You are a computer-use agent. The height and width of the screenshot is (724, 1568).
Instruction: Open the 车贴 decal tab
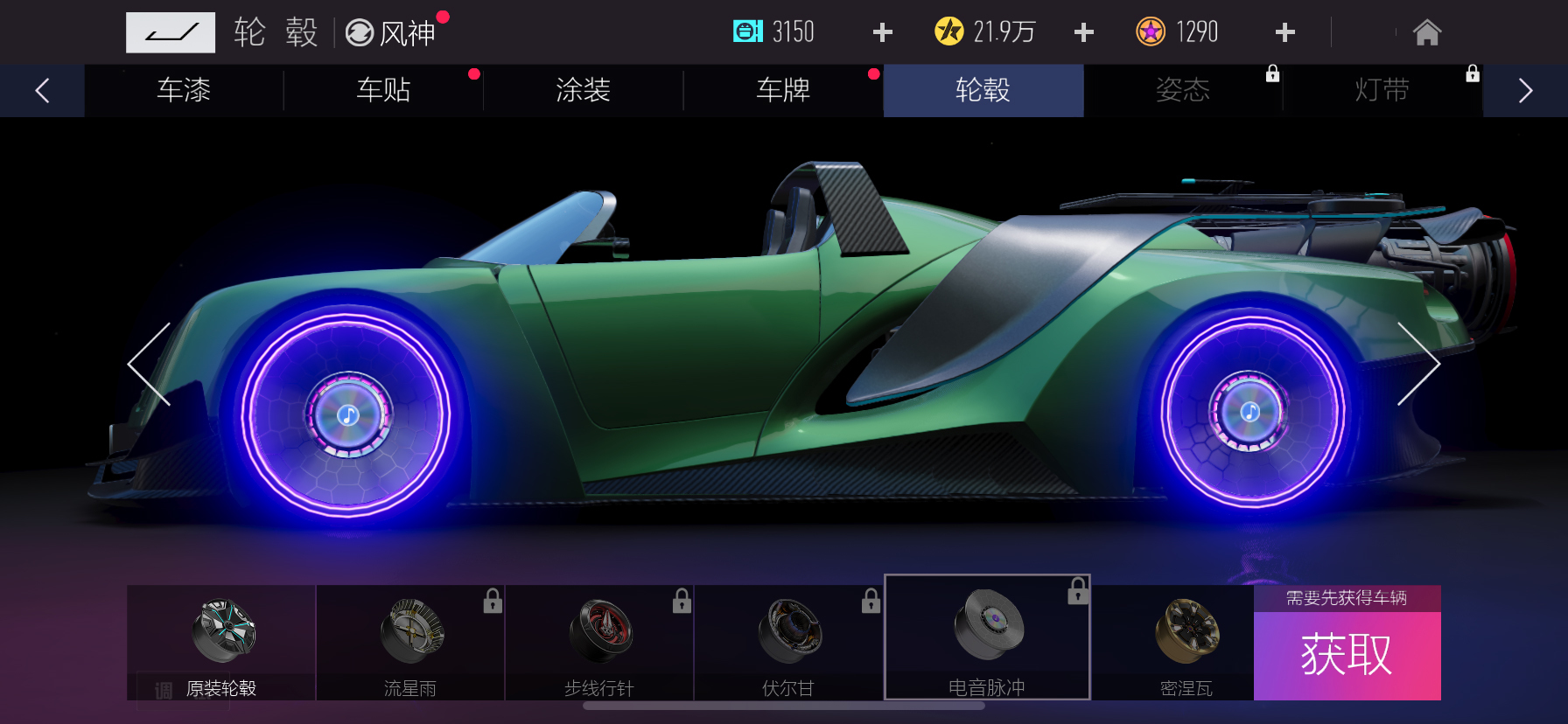383,90
